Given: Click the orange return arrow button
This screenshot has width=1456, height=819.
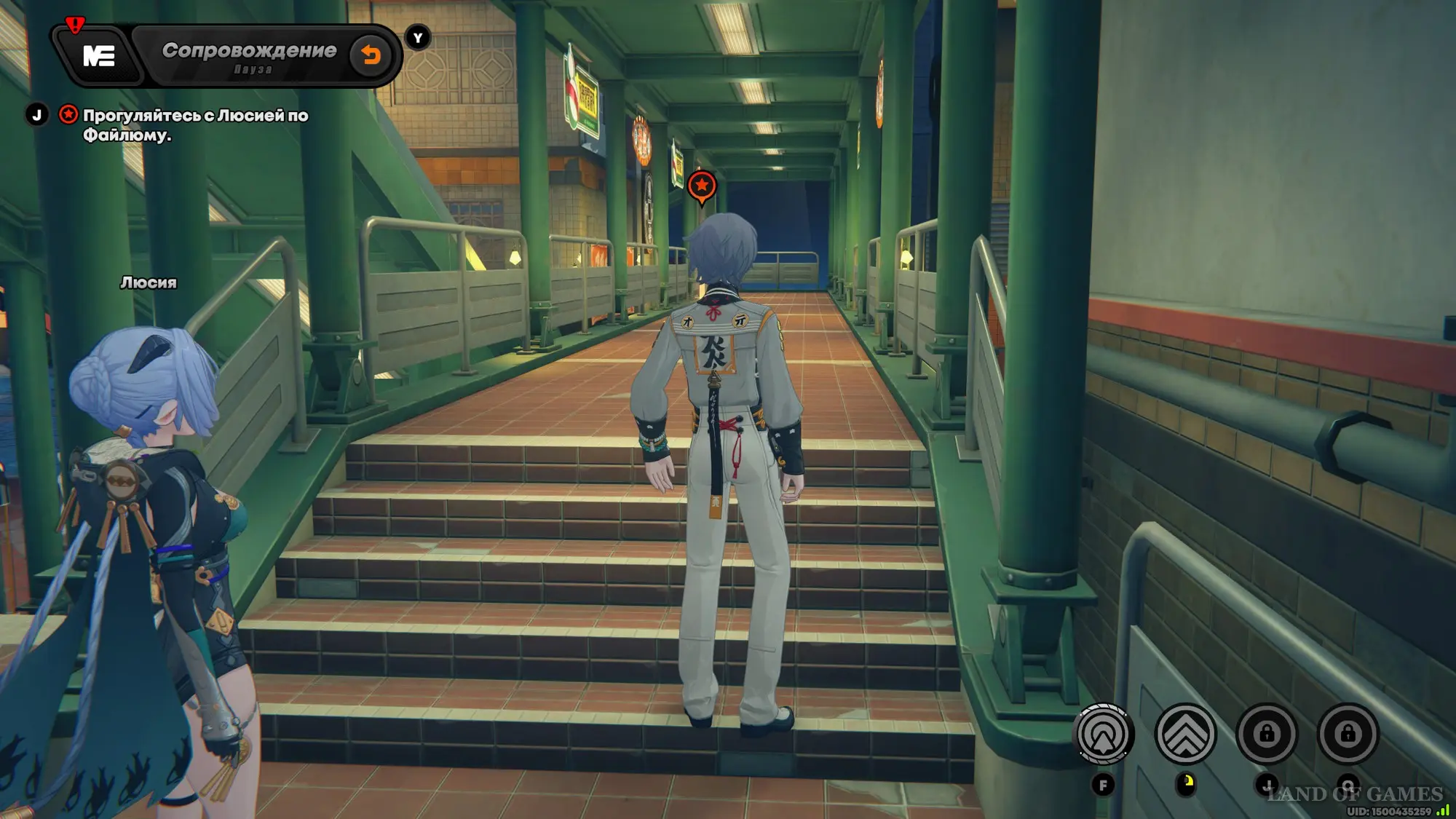Looking at the screenshot, I should click(x=371, y=55).
